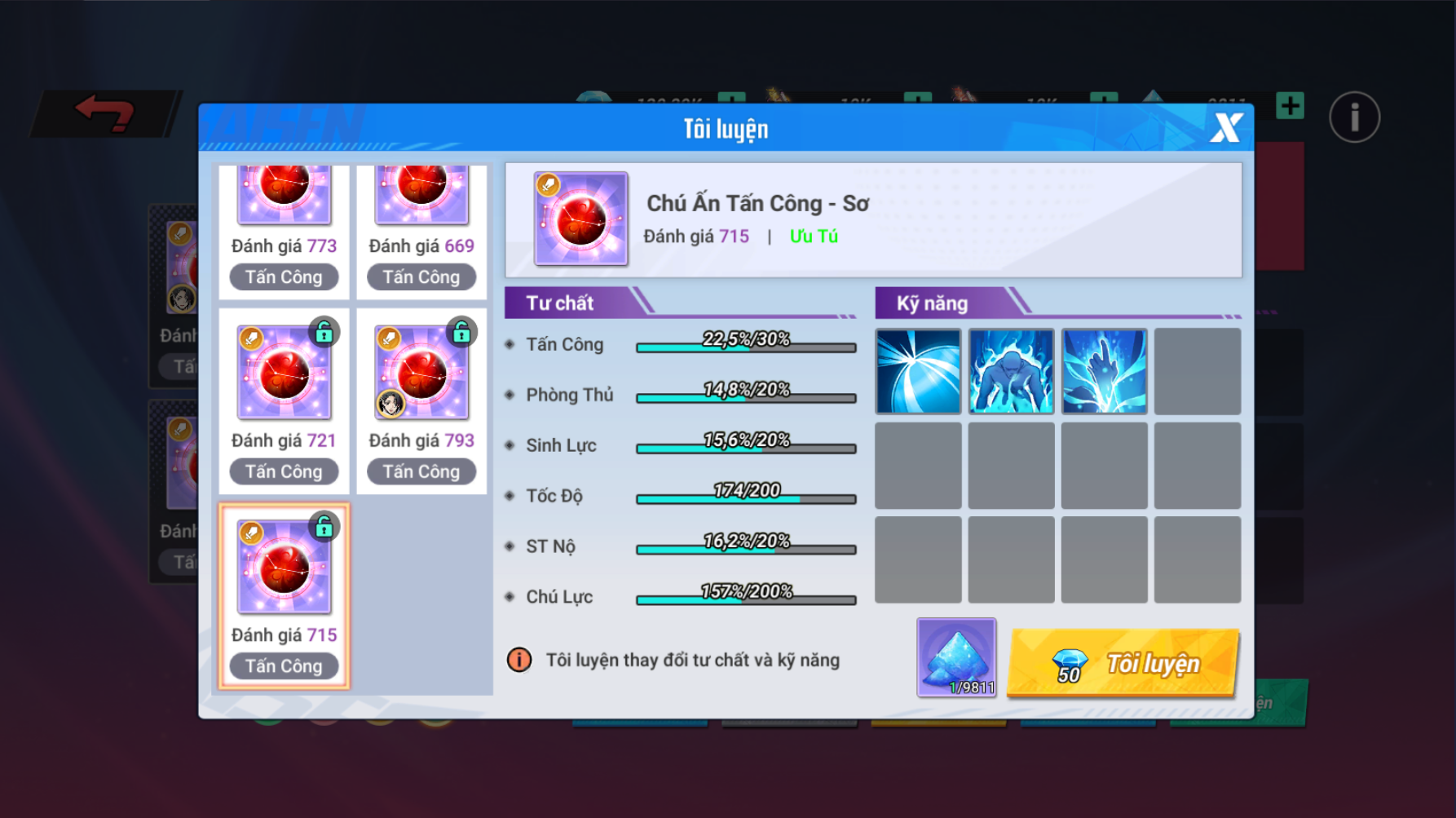
Task: View the blue flaming figure skill
Action: [1011, 371]
